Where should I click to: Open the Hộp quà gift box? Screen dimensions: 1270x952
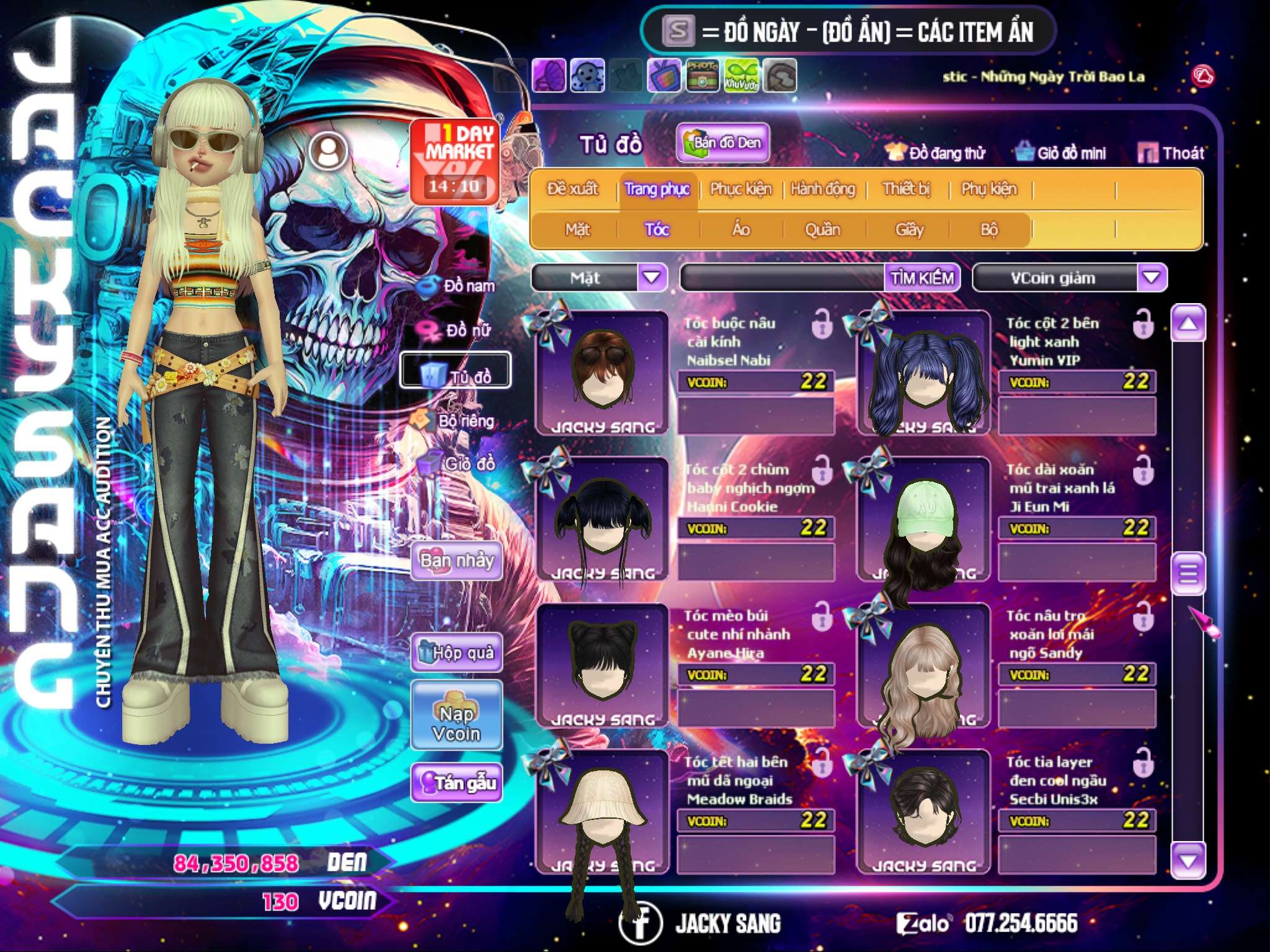pos(457,652)
